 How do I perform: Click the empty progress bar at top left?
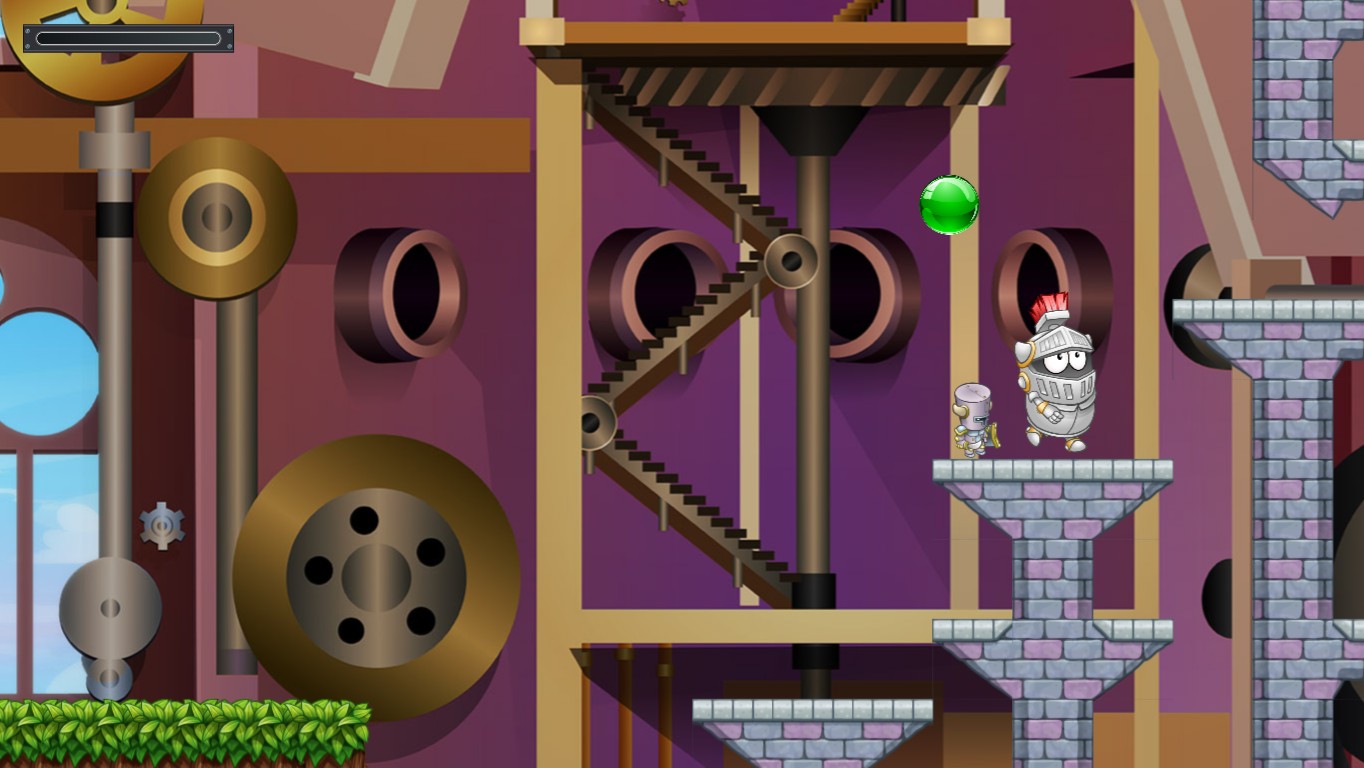click(x=127, y=37)
